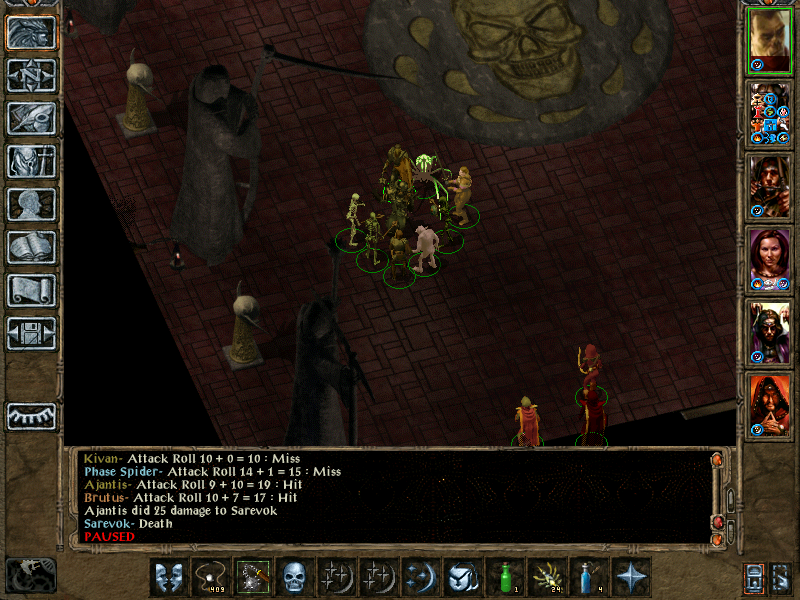
Task: Open options with floppy disk icon
Action: point(31,333)
